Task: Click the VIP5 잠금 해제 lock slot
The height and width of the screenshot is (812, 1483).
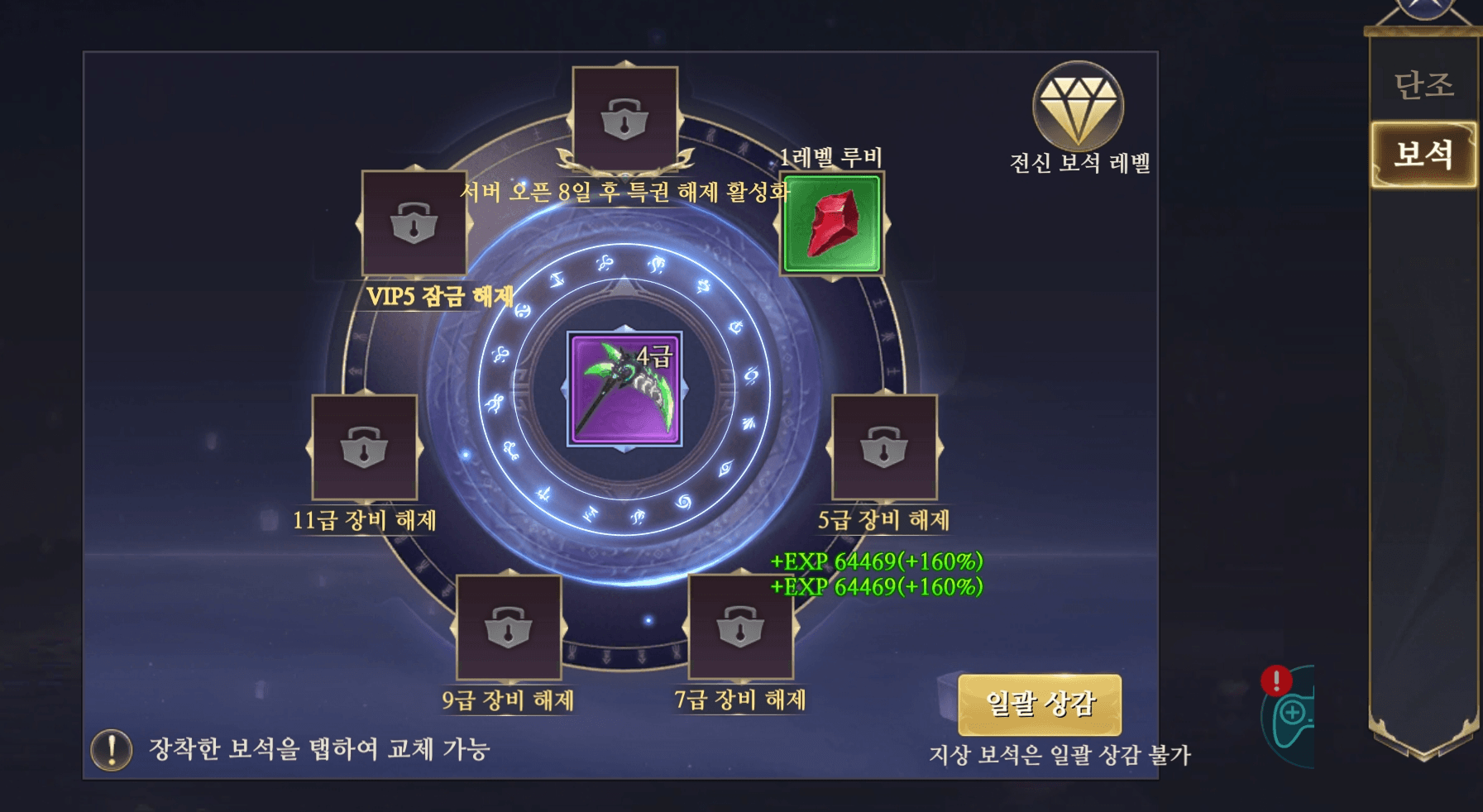Action: pyautogui.click(x=414, y=223)
